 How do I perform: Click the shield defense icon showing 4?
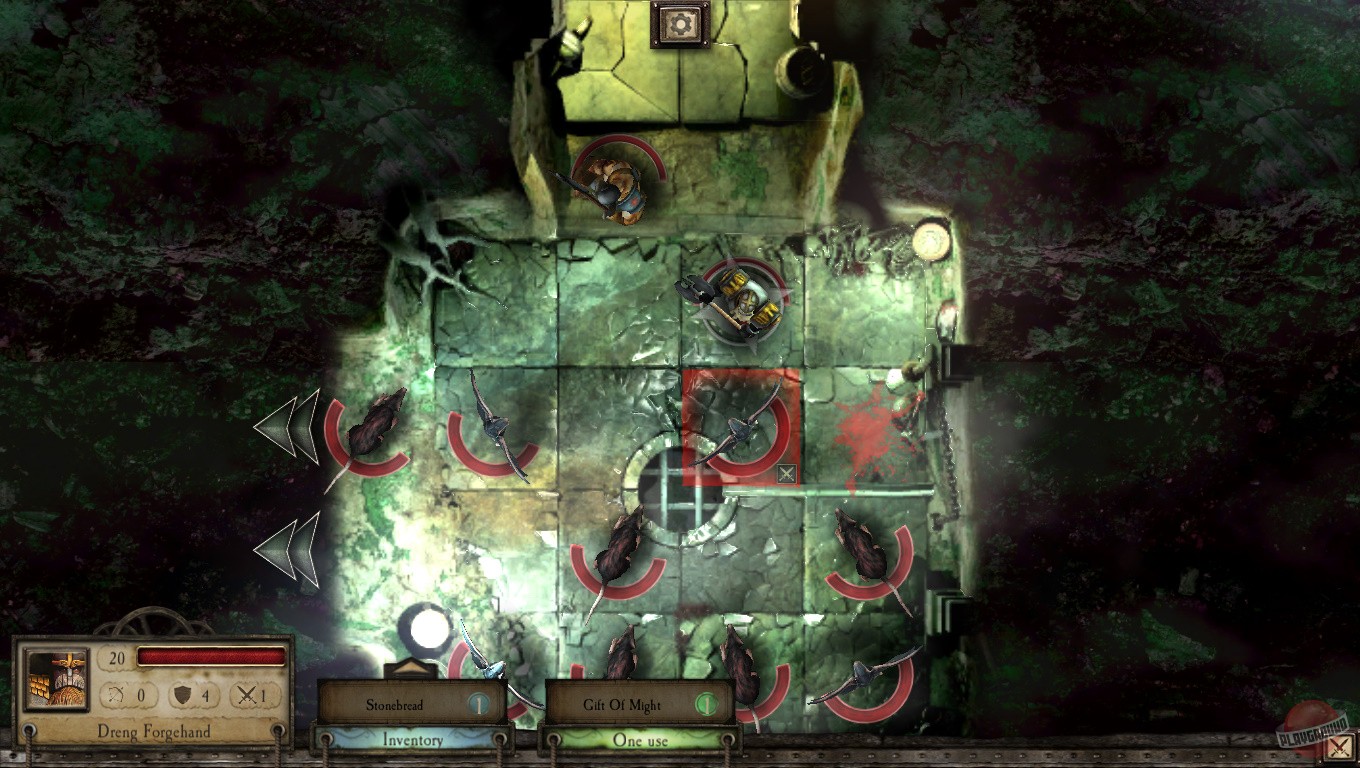click(187, 694)
